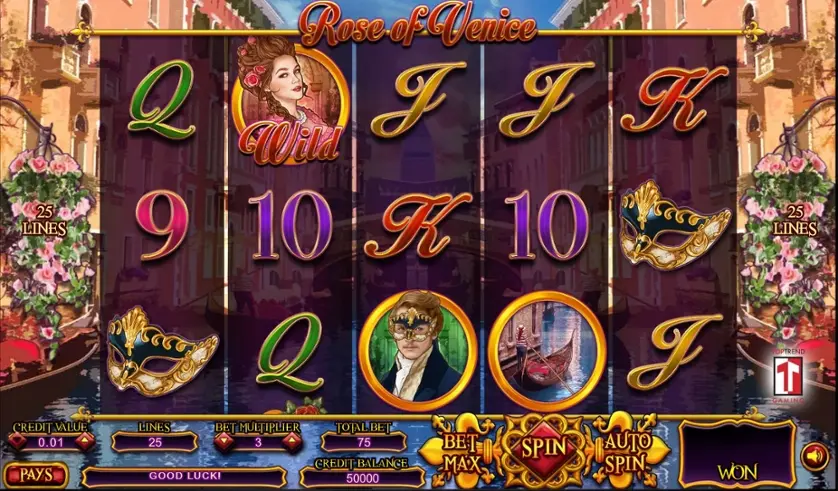Lower the bet multiplier with left arrow

click(x=222, y=441)
